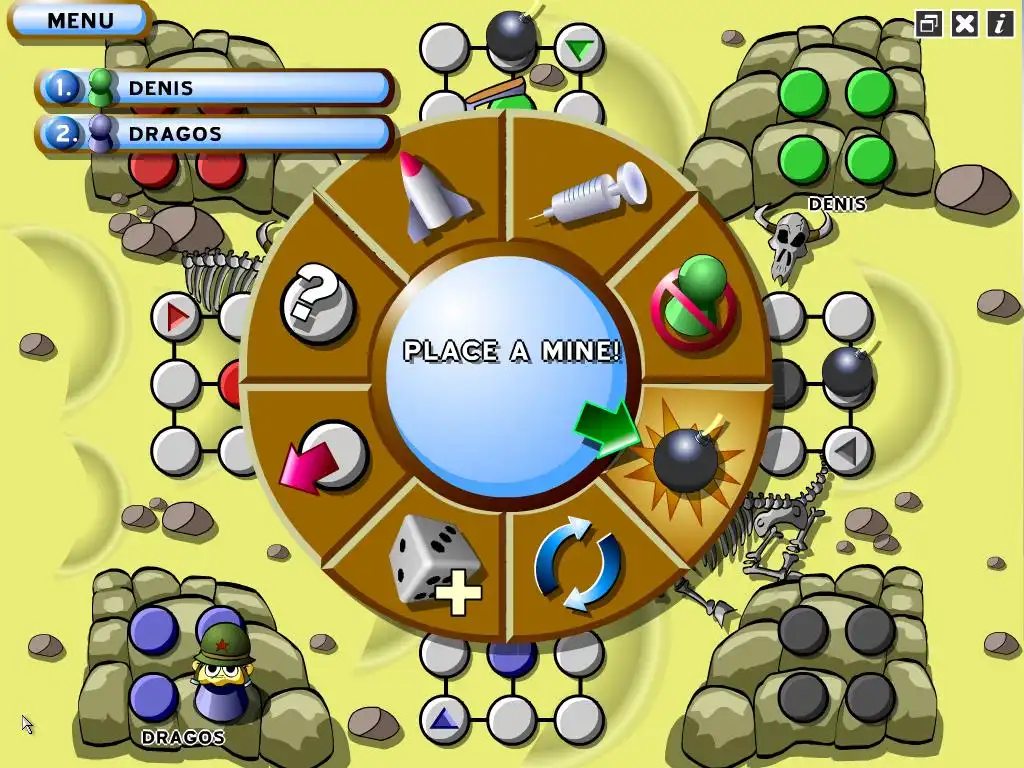This screenshot has width=1024, height=768.
Task: Toggle windowed mode with the restore button
Action: point(929,24)
